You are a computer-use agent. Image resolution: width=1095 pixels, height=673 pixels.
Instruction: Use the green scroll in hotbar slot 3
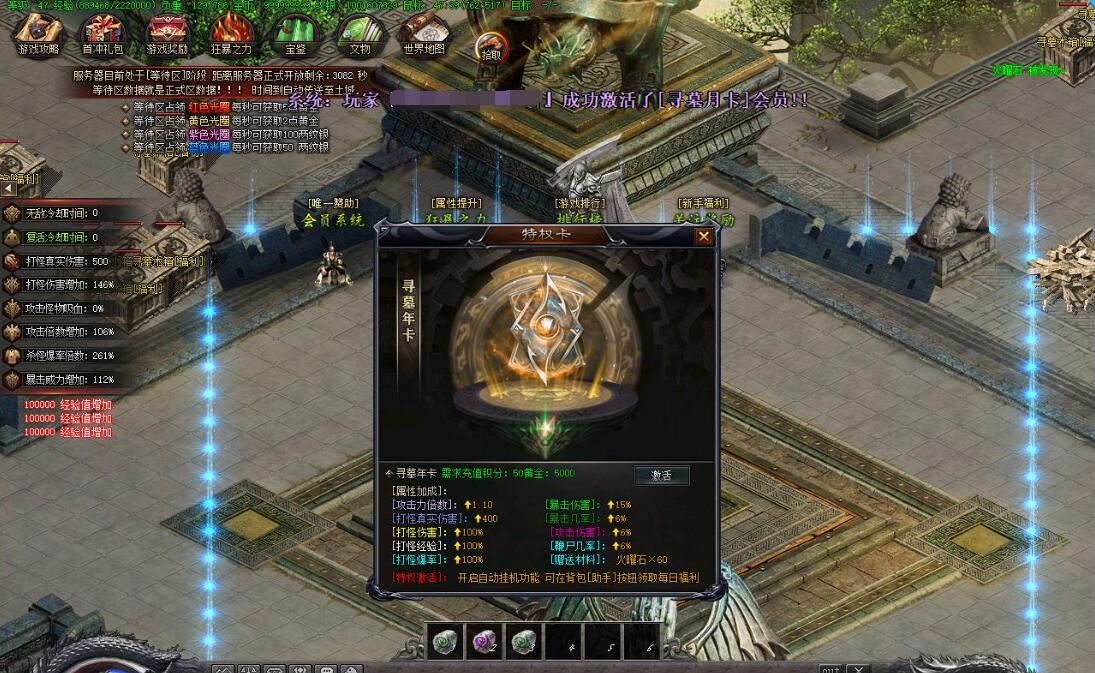pos(523,643)
